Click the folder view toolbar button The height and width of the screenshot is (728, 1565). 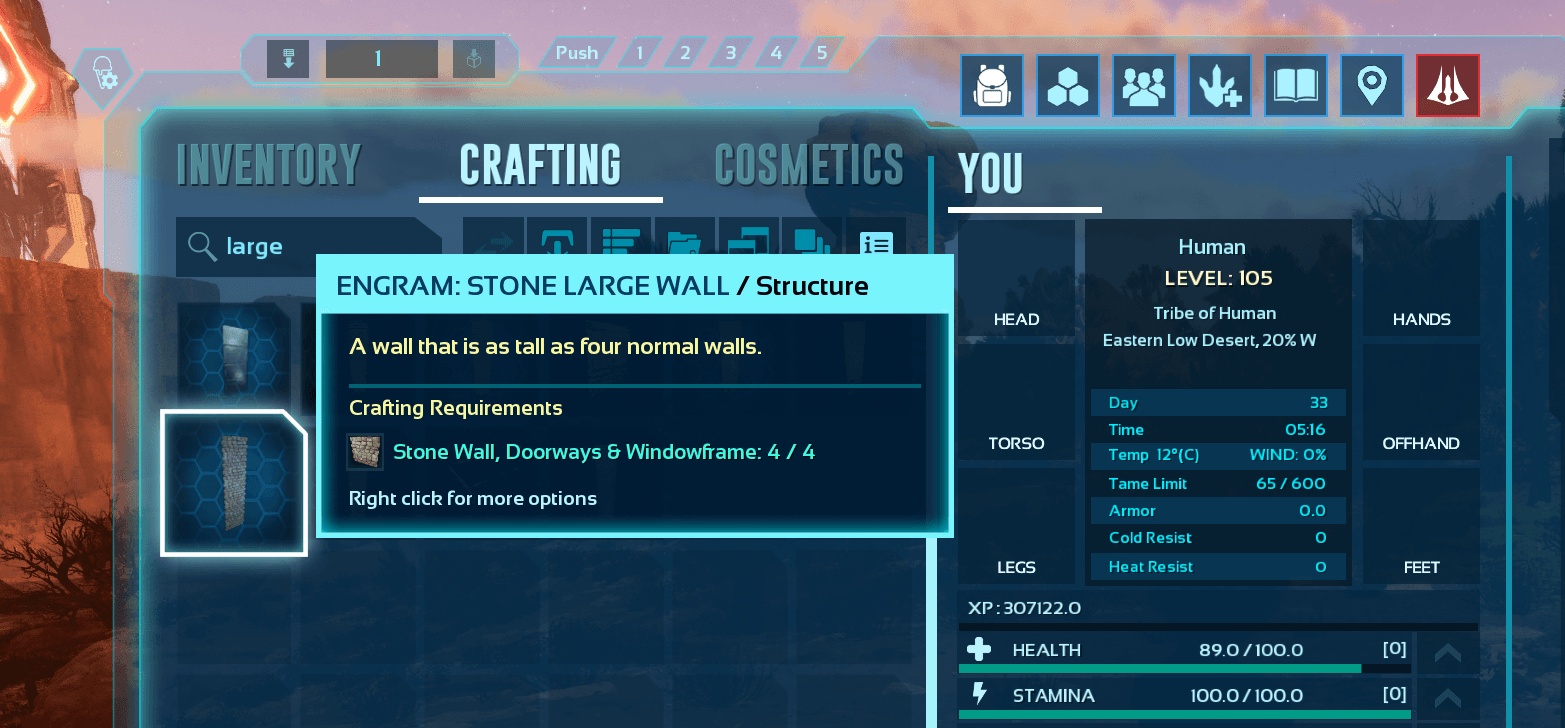pos(684,245)
